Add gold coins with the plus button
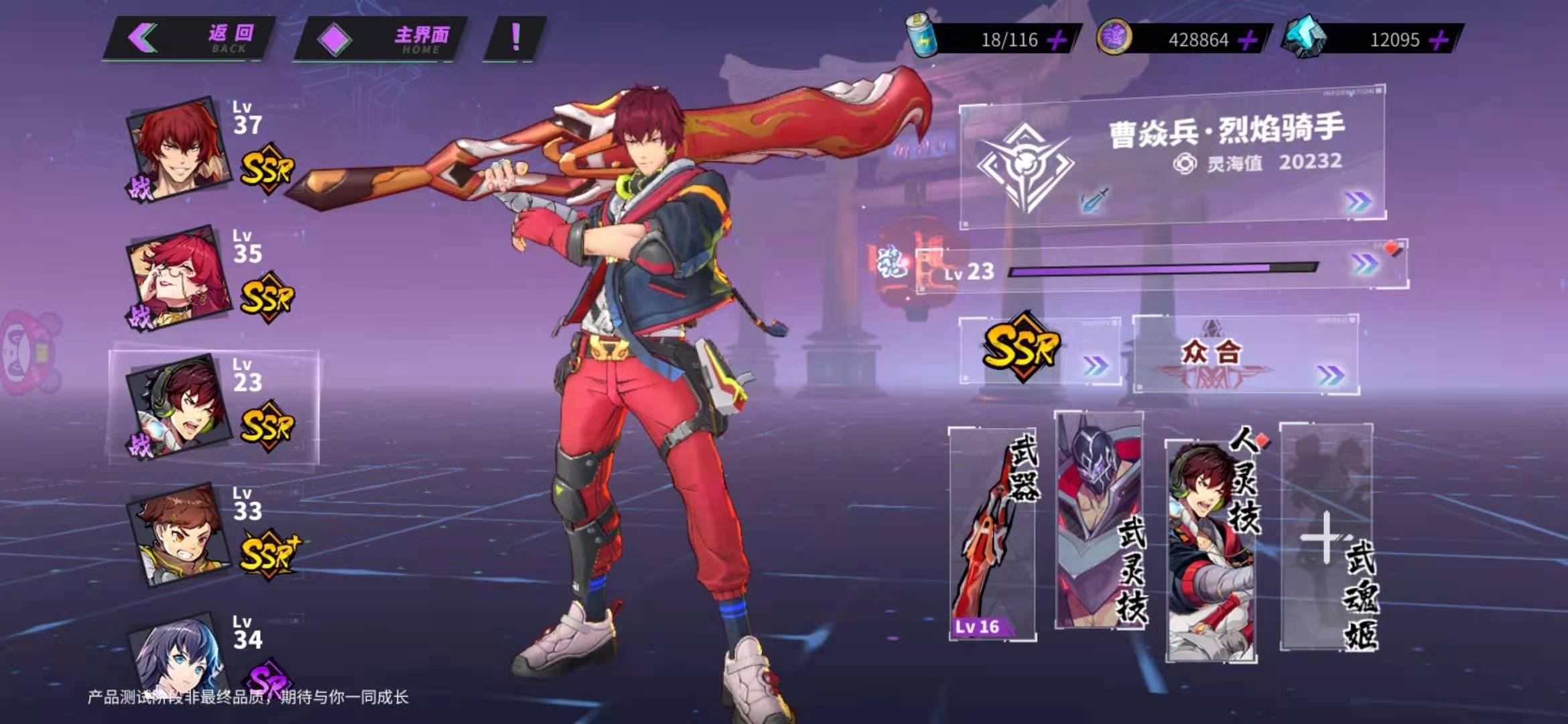Screen dimensions: 1568x724 (x=1247, y=40)
